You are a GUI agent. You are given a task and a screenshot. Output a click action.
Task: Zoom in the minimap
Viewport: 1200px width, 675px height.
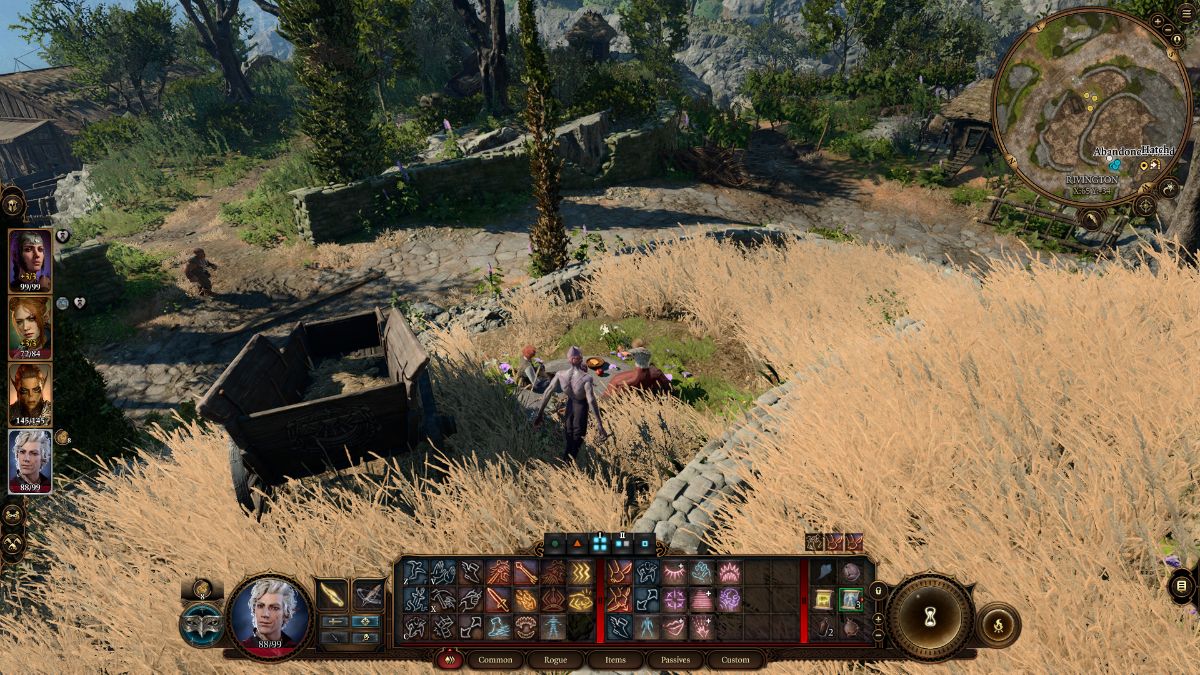coord(1158,21)
